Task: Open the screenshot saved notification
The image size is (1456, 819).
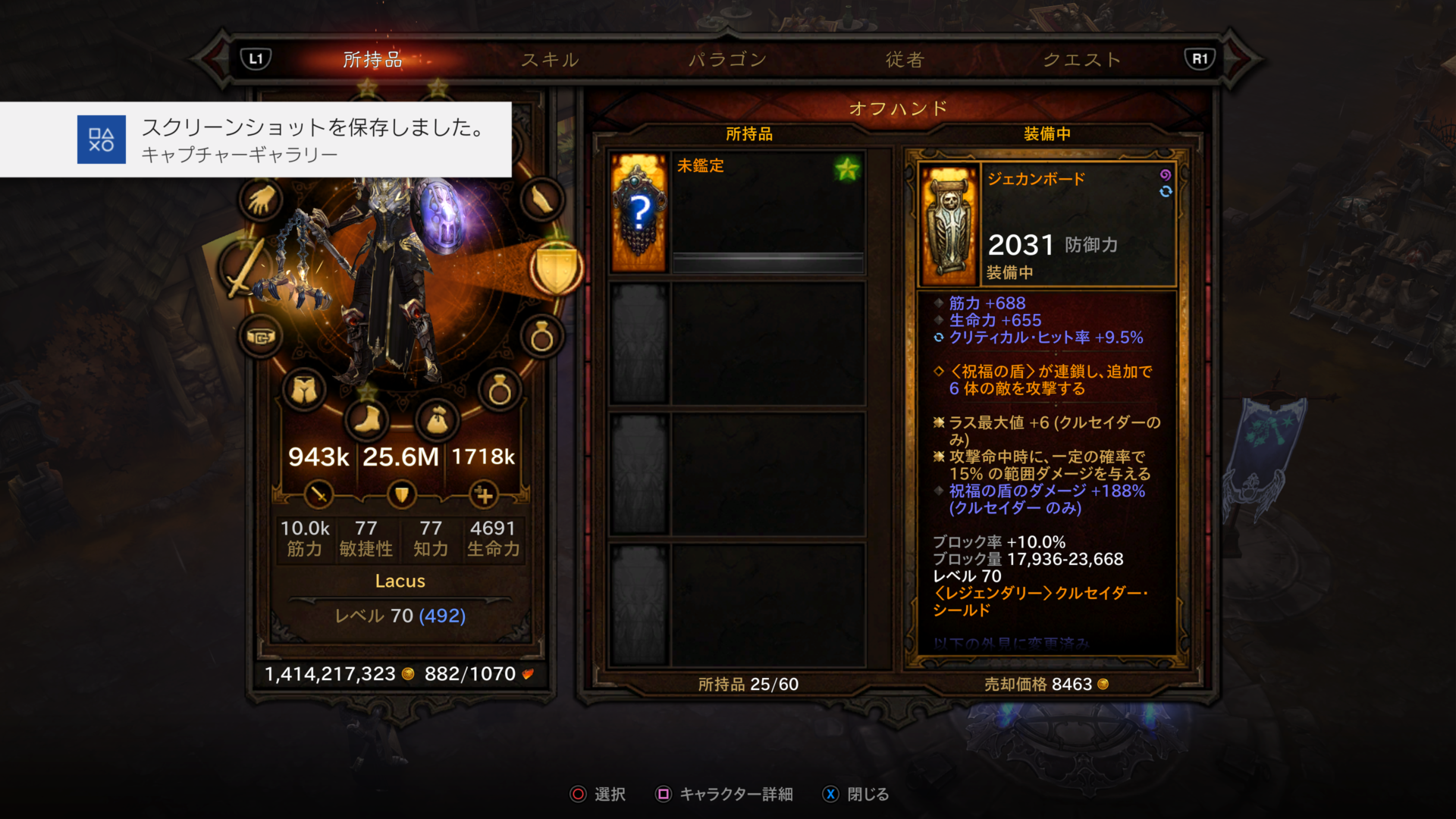Action: (x=256, y=140)
